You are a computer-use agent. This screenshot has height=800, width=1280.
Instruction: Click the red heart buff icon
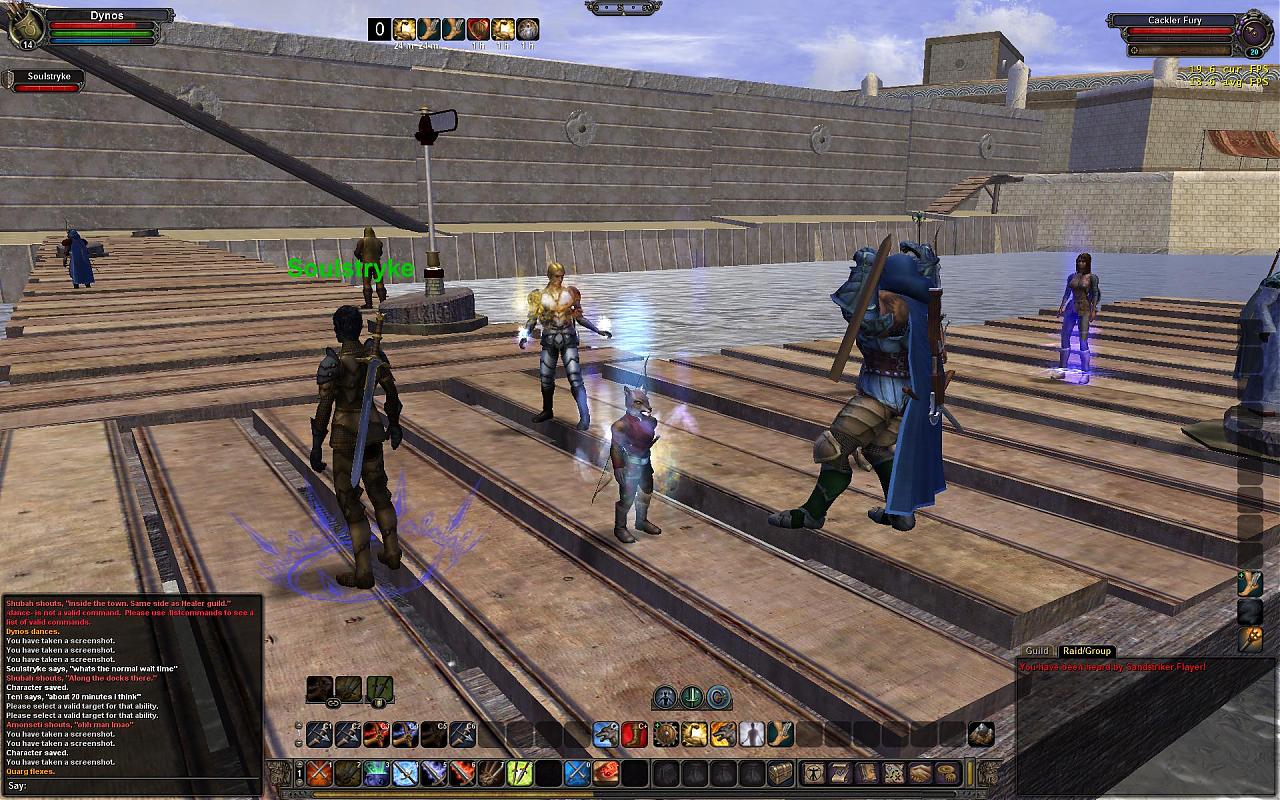[x=478, y=29]
